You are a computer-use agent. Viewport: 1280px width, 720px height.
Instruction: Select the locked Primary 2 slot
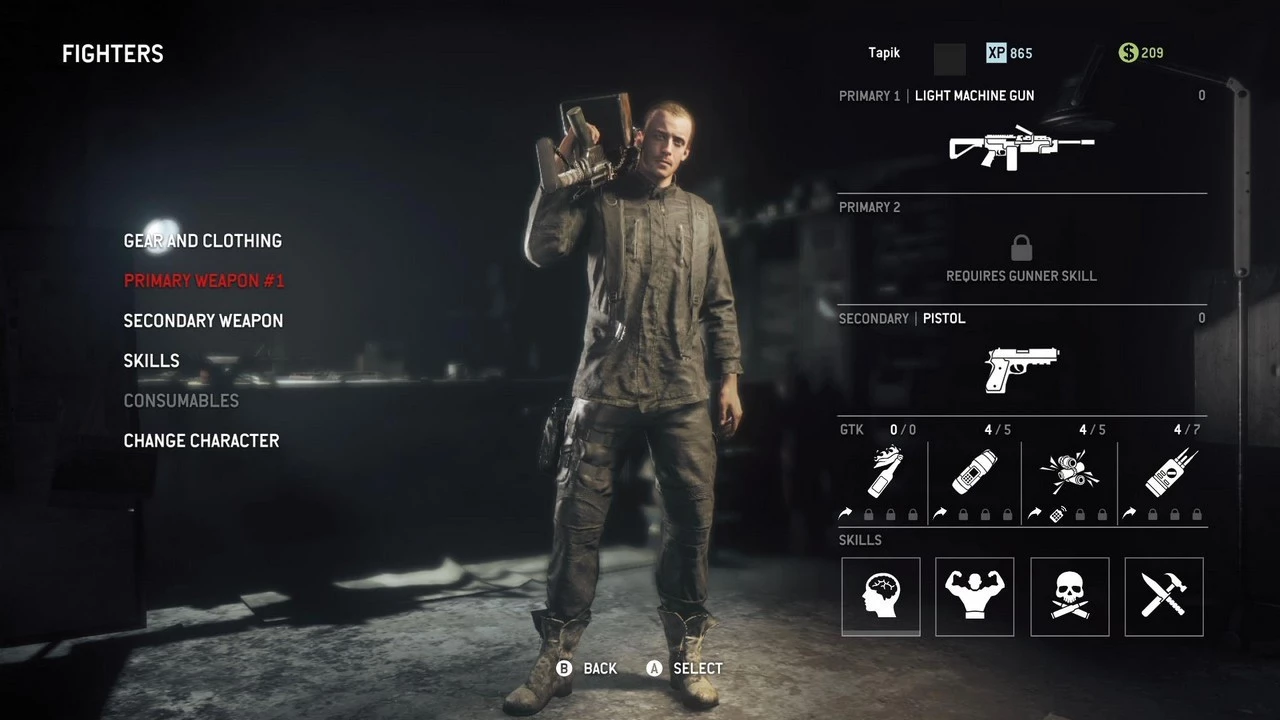1021,256
